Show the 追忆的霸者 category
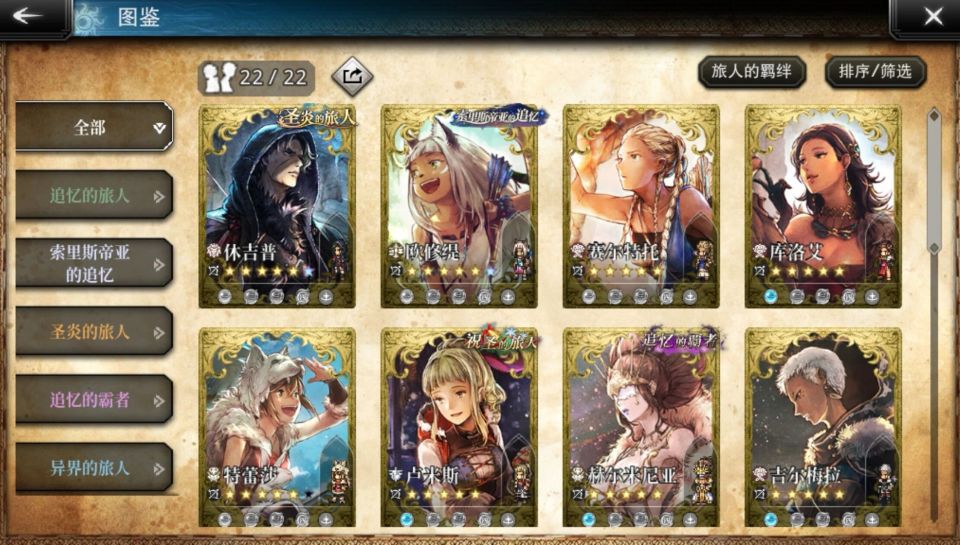 click(x=94, y=399)
